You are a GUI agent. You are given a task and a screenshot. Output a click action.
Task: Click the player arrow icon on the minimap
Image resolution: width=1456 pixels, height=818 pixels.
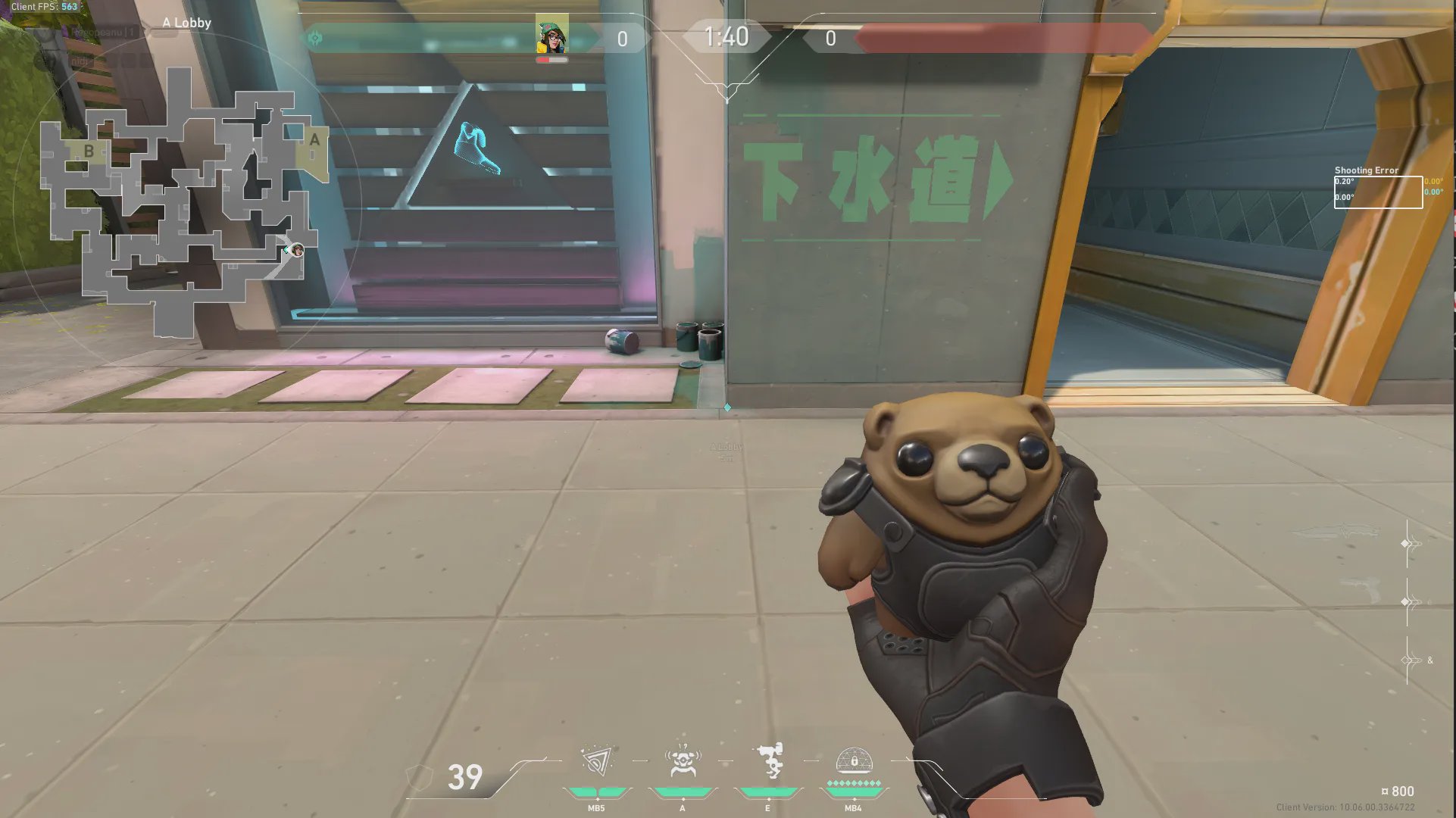(294, 250)
